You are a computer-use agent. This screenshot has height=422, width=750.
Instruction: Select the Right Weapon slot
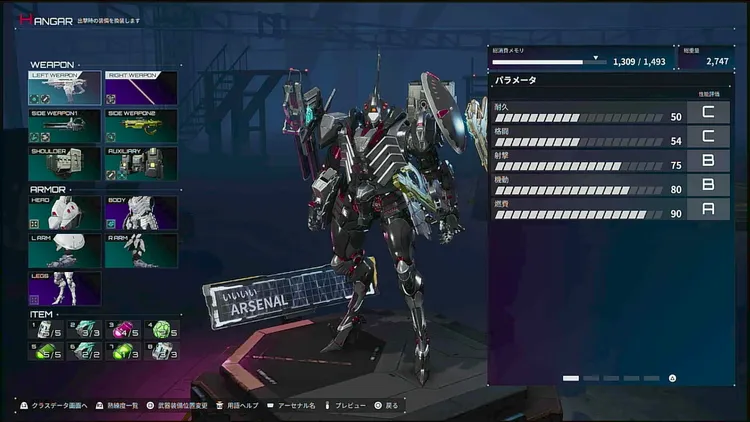[x=141, y=88]
